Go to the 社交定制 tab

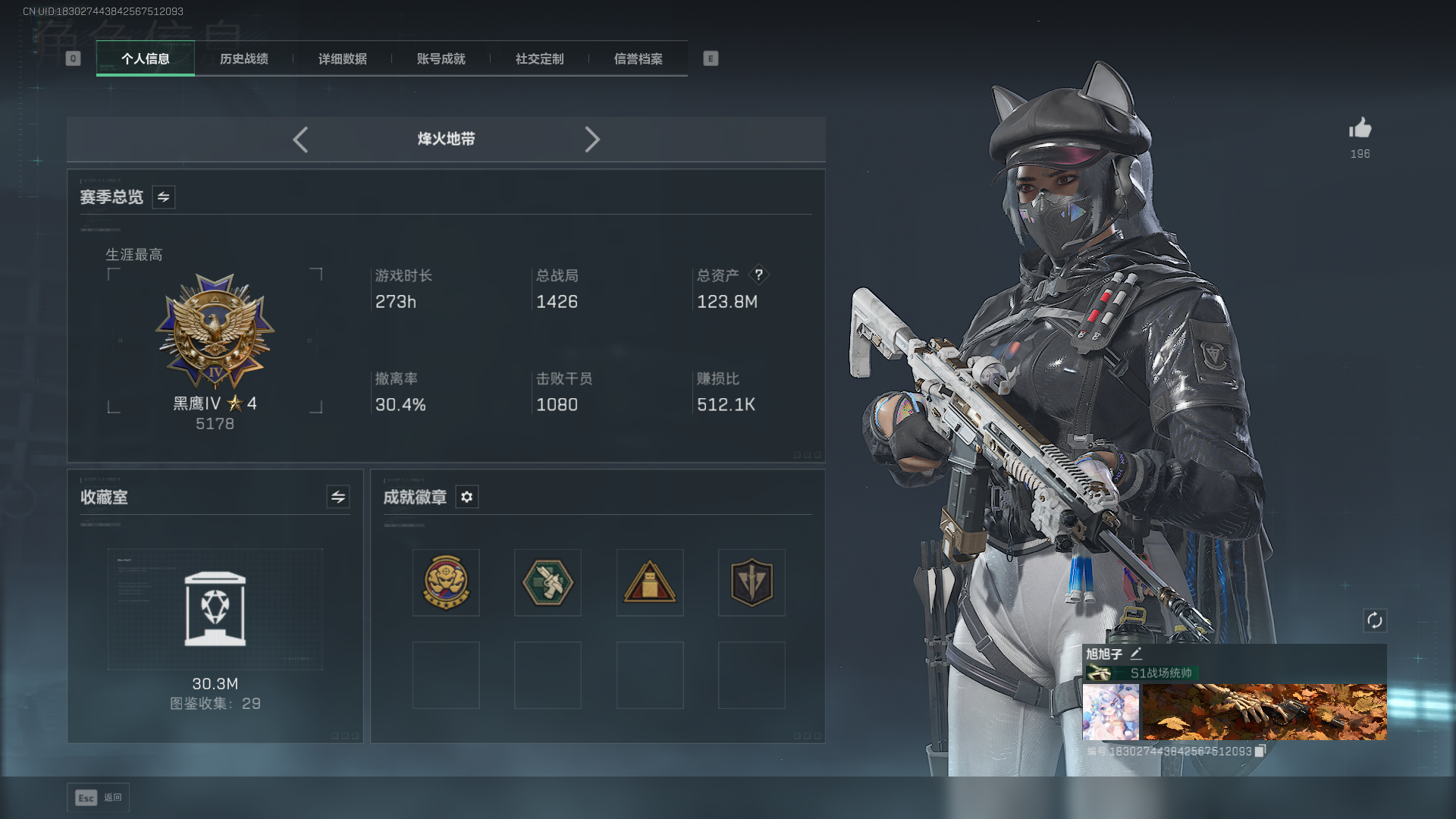pos(539,59)
